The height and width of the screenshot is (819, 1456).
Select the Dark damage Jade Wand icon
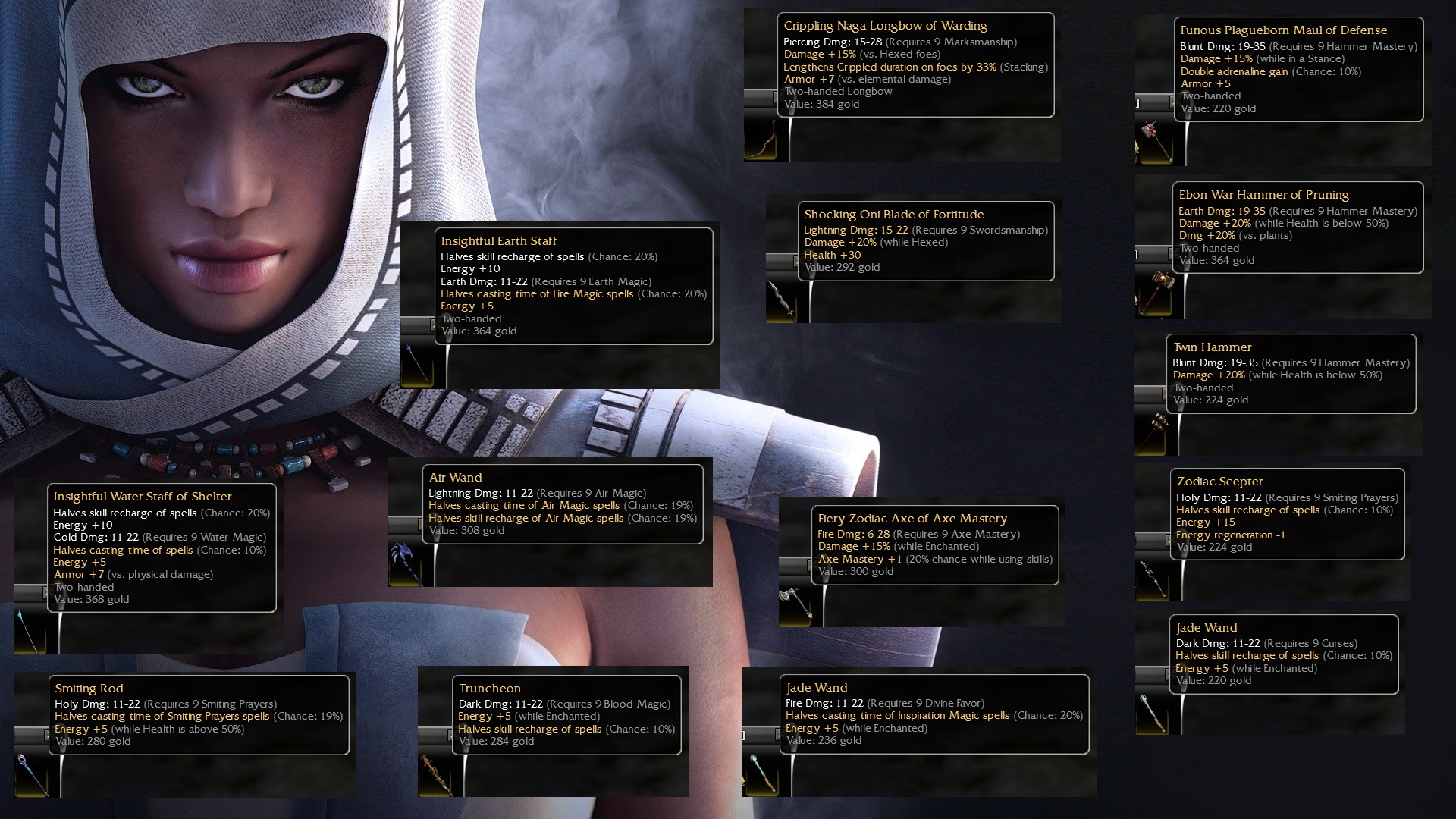coord(1153,713)
